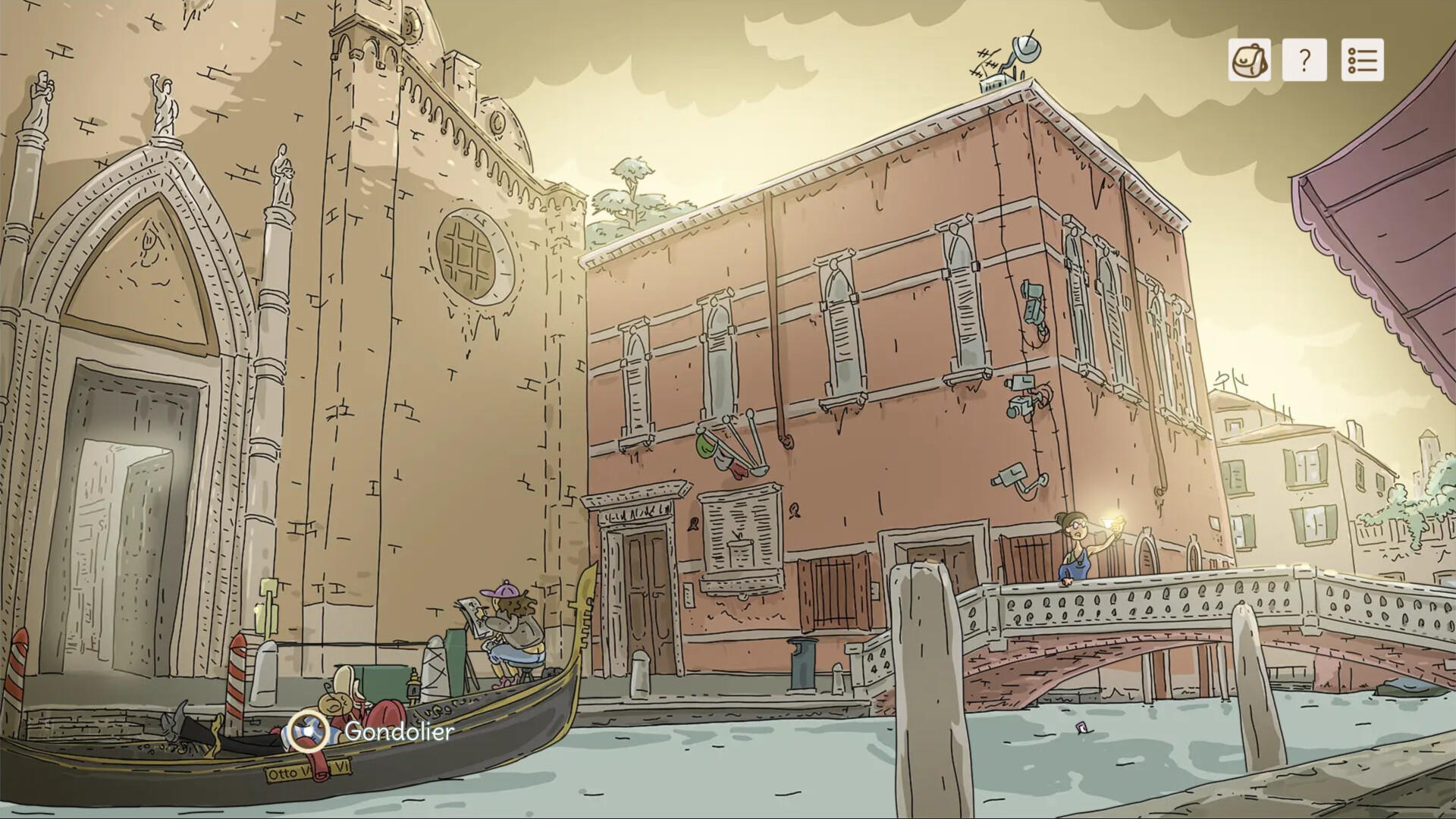Click the Gondolier hotspot marker

(x=309, y=733)
